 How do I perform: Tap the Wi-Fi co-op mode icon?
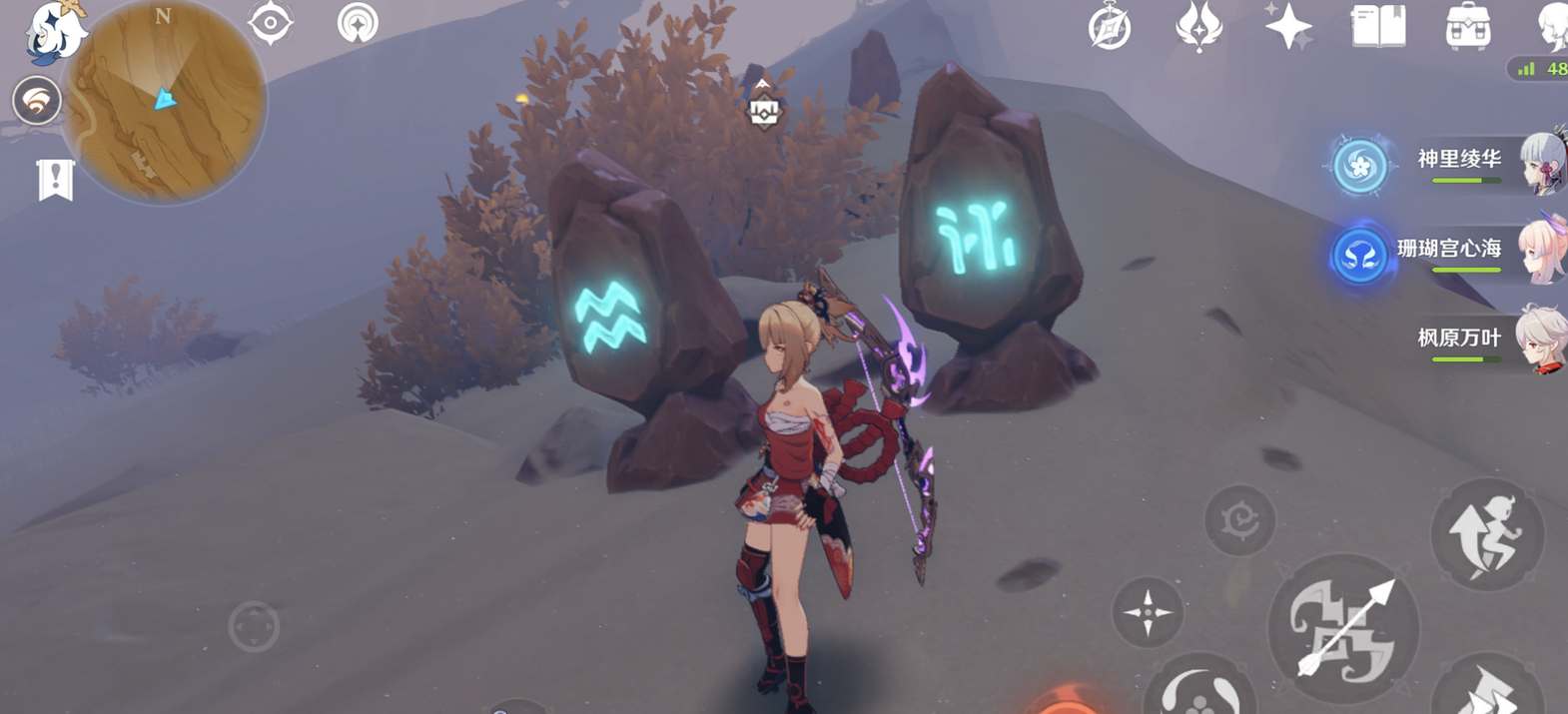point(37,101)
